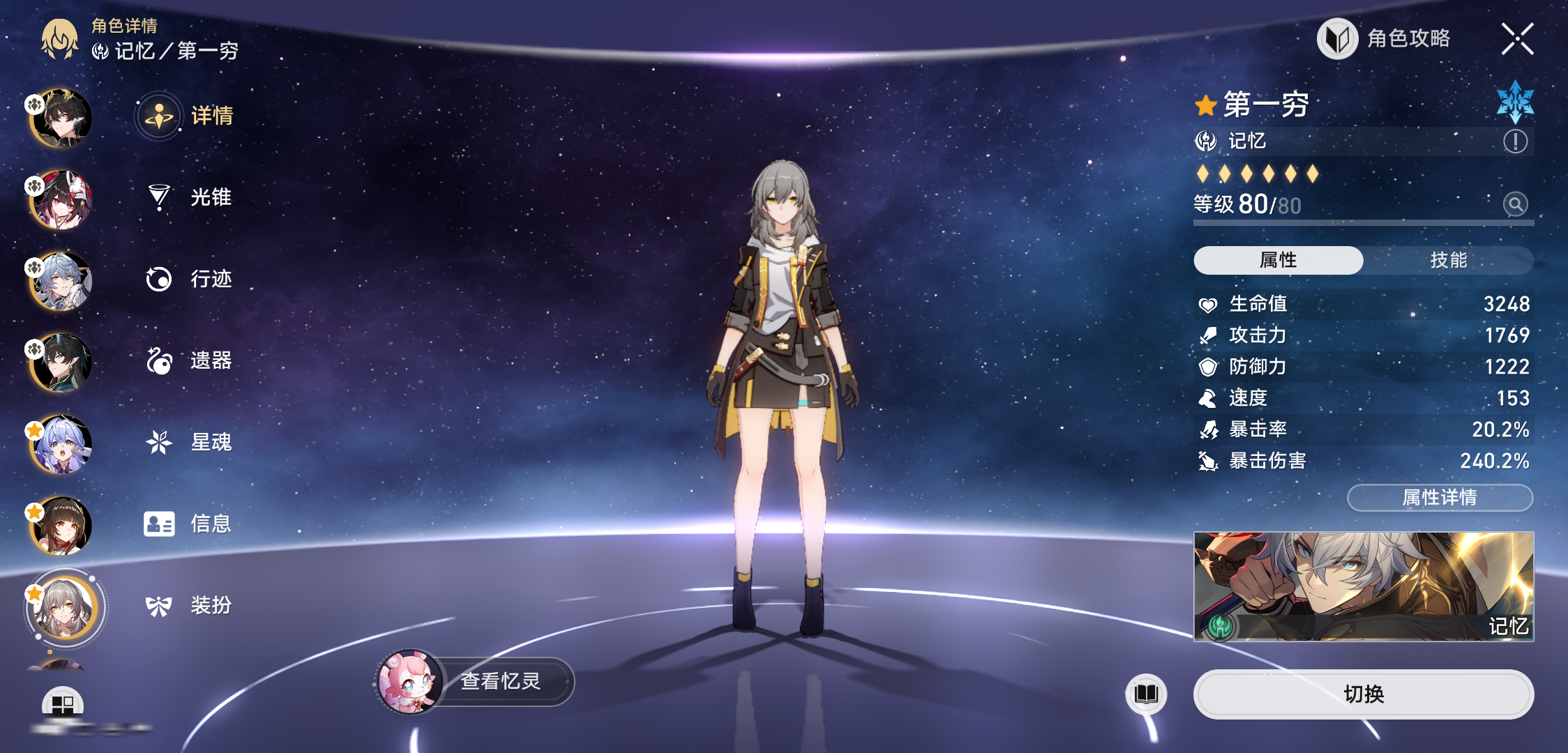Open the 遗器 relics menu
Viewport: 1568px width, 753px height.
[x=189, y=360]
